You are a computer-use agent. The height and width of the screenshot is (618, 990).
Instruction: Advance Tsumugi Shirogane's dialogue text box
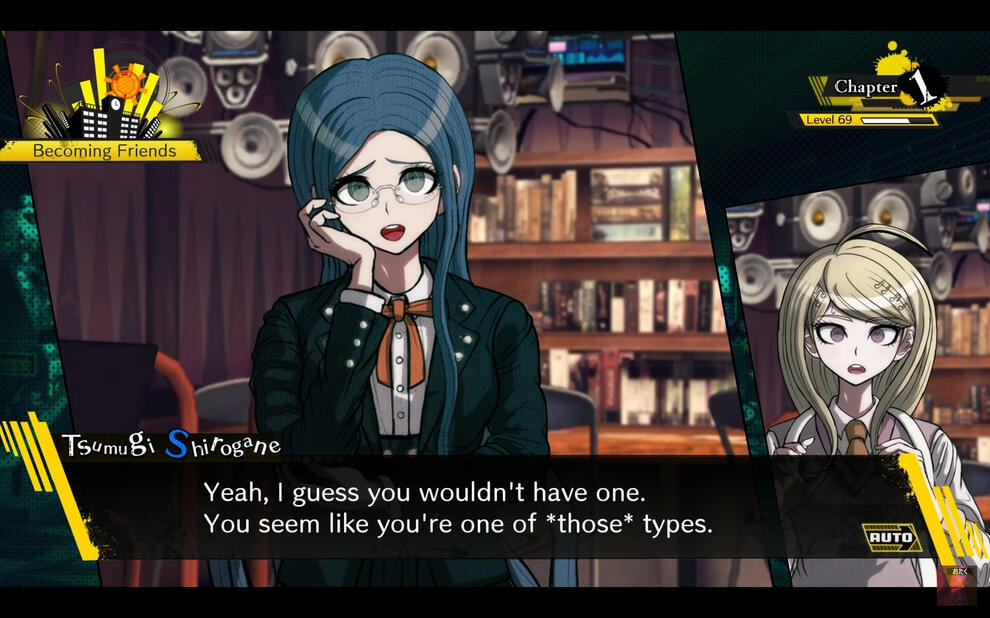(x=458, y=507)
